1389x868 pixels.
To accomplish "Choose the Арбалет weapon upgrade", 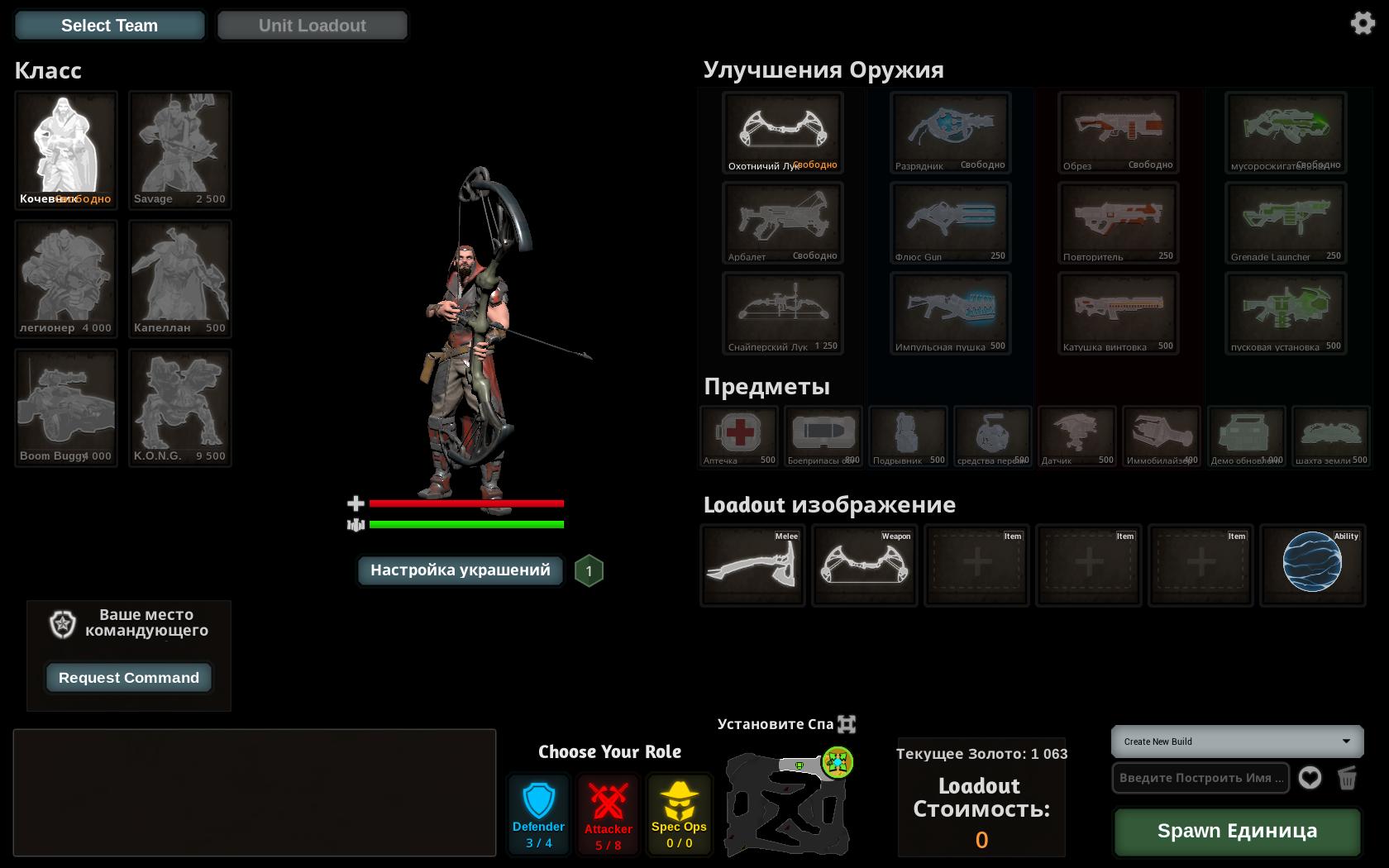I will tap(782, 222).
